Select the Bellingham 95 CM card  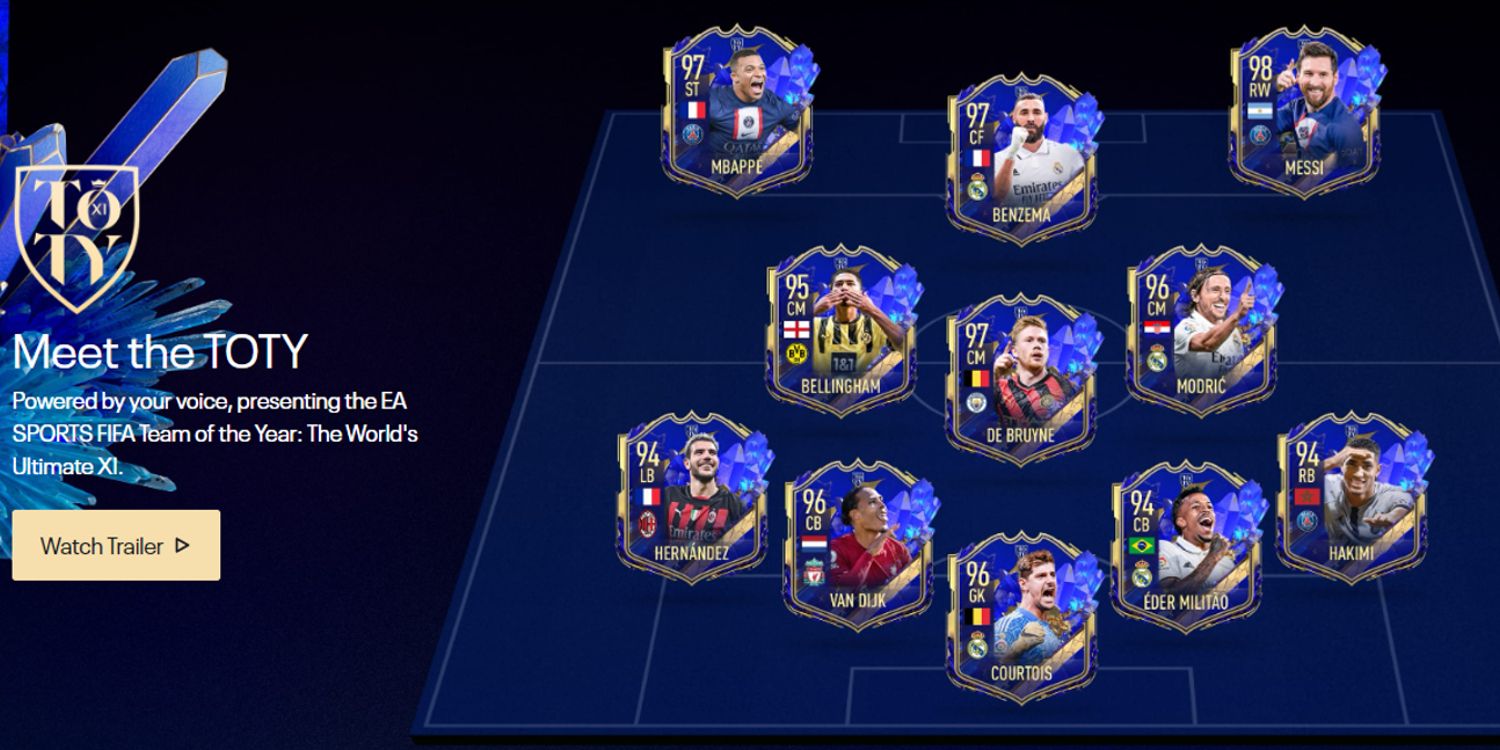[x=840, y=332]
